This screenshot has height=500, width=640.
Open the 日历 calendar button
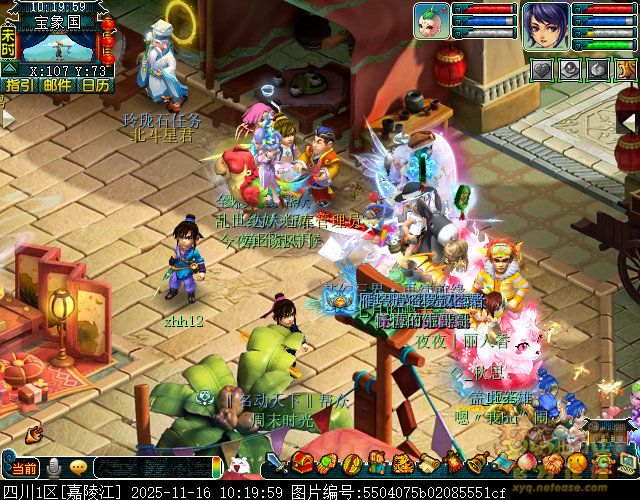pos(96,85)
